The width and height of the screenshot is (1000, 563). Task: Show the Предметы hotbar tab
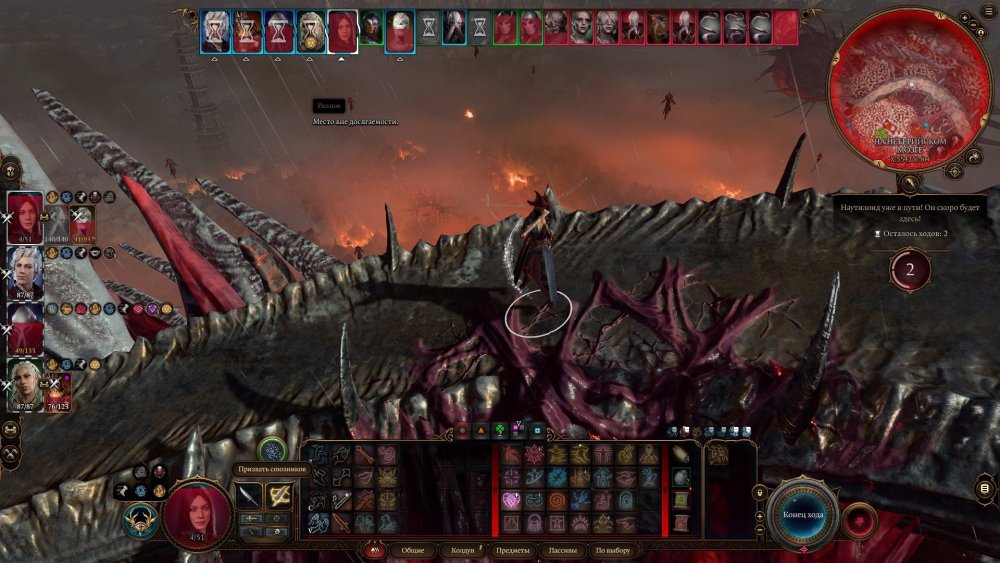[512, 550]
